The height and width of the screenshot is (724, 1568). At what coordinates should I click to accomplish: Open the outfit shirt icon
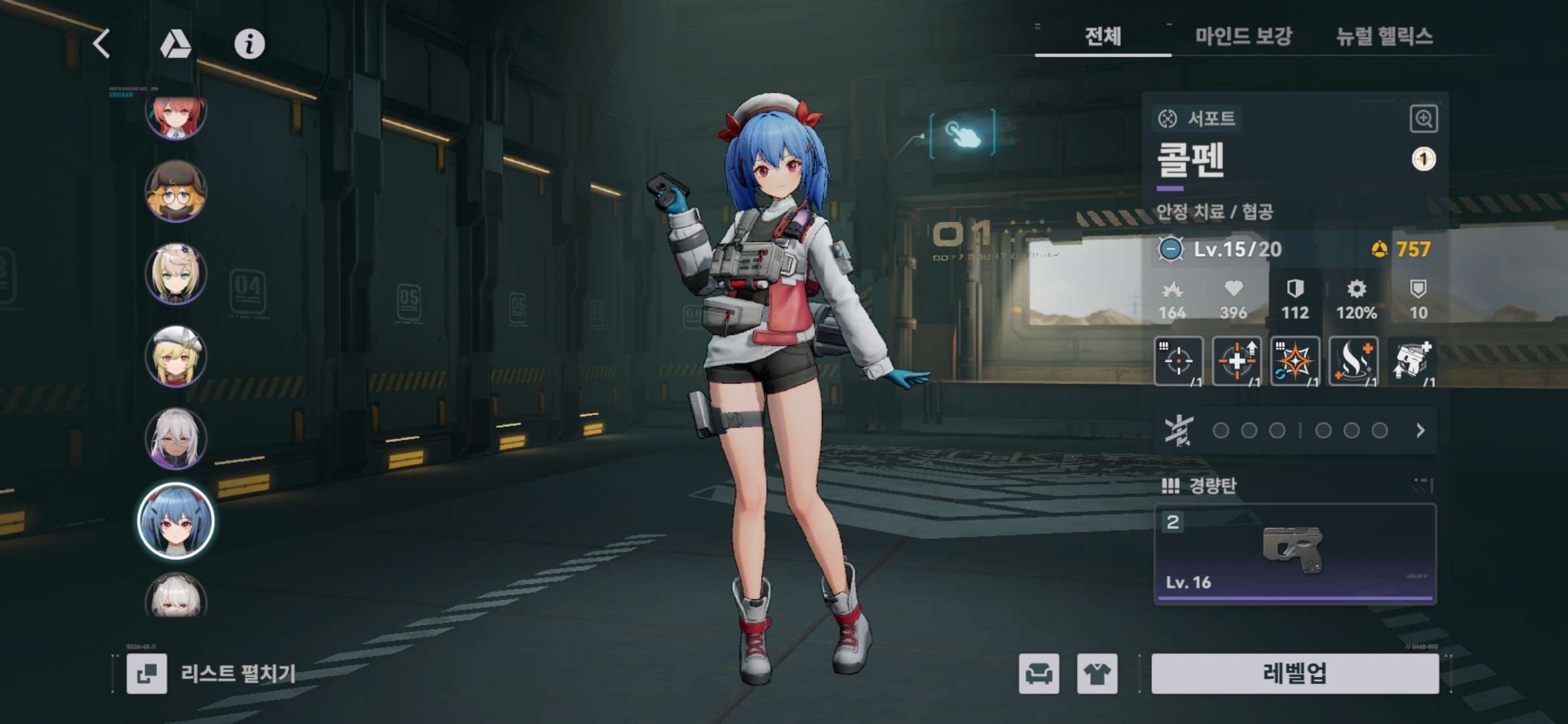pyautogui.click(x=1097, y=673)
